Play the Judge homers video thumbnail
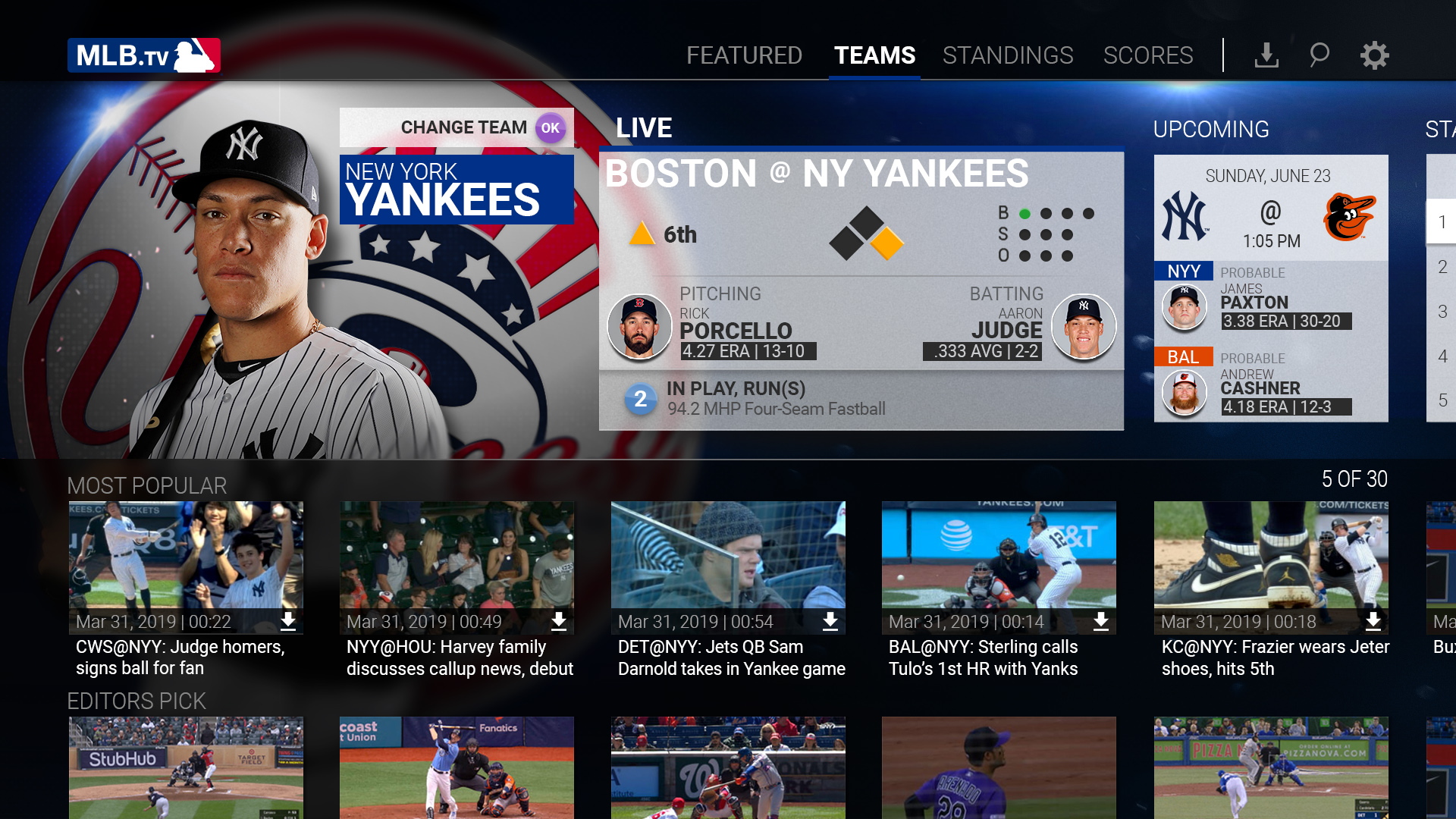Viewport: 1456px width, 819px height. [186, 557]
